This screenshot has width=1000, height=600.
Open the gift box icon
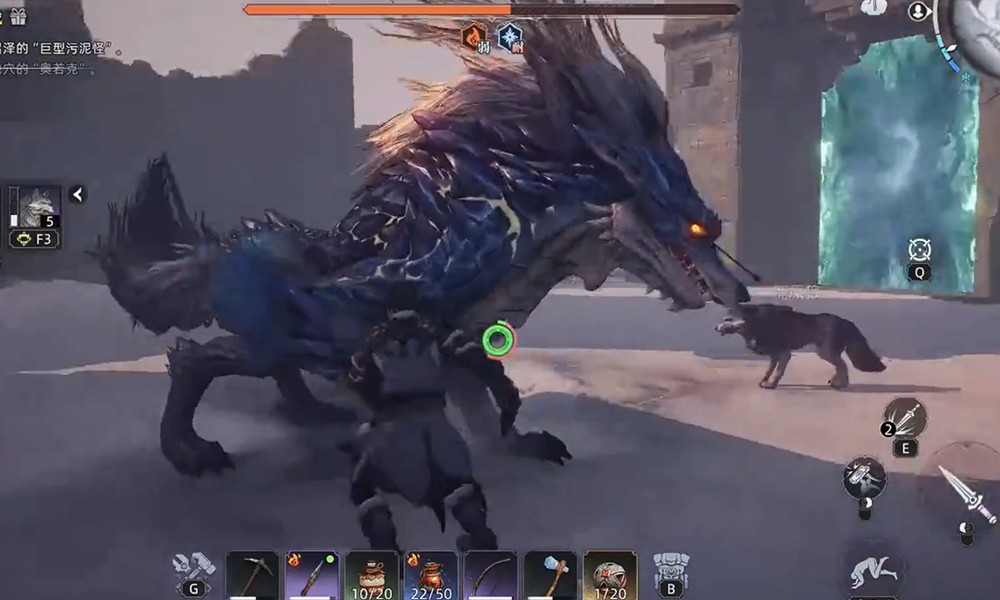(18, 16)
